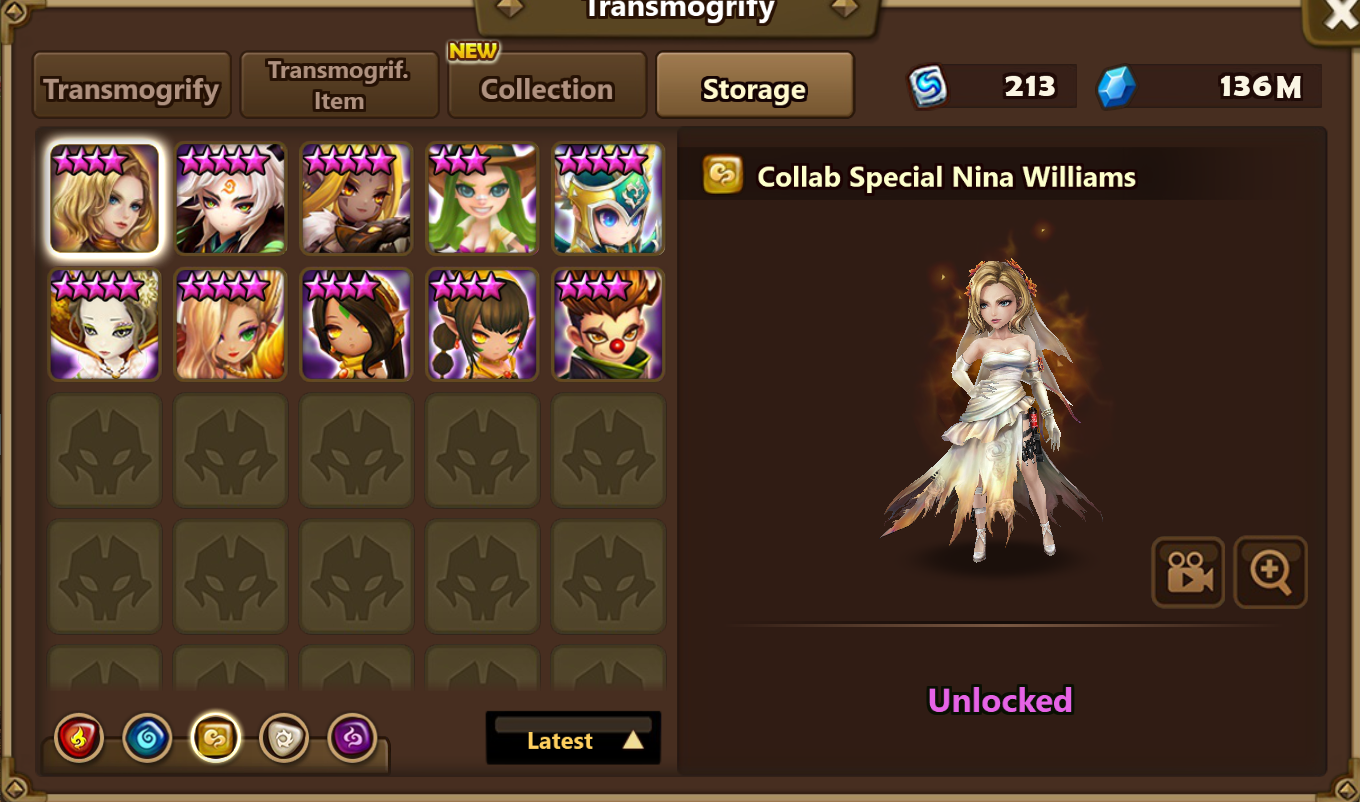Select the Storage tab

click(754, 88)
